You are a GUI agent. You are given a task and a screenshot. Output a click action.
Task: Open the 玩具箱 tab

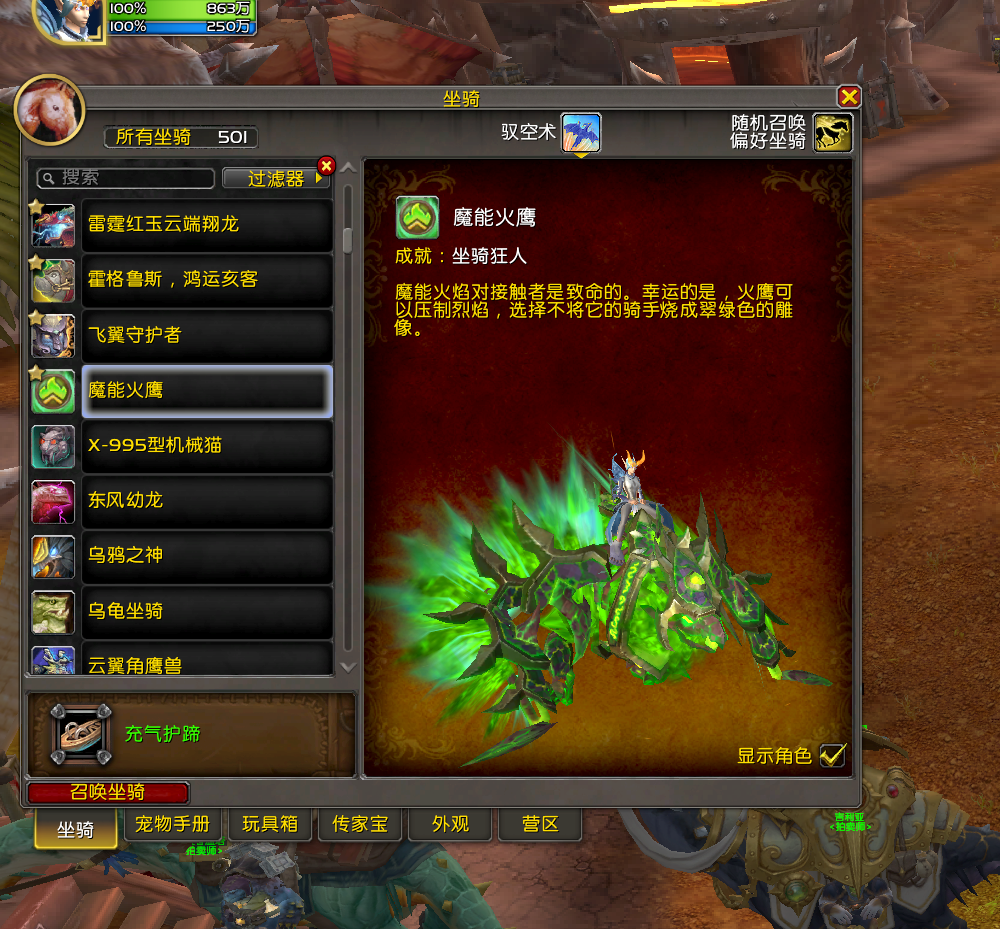tap(270, 825)
